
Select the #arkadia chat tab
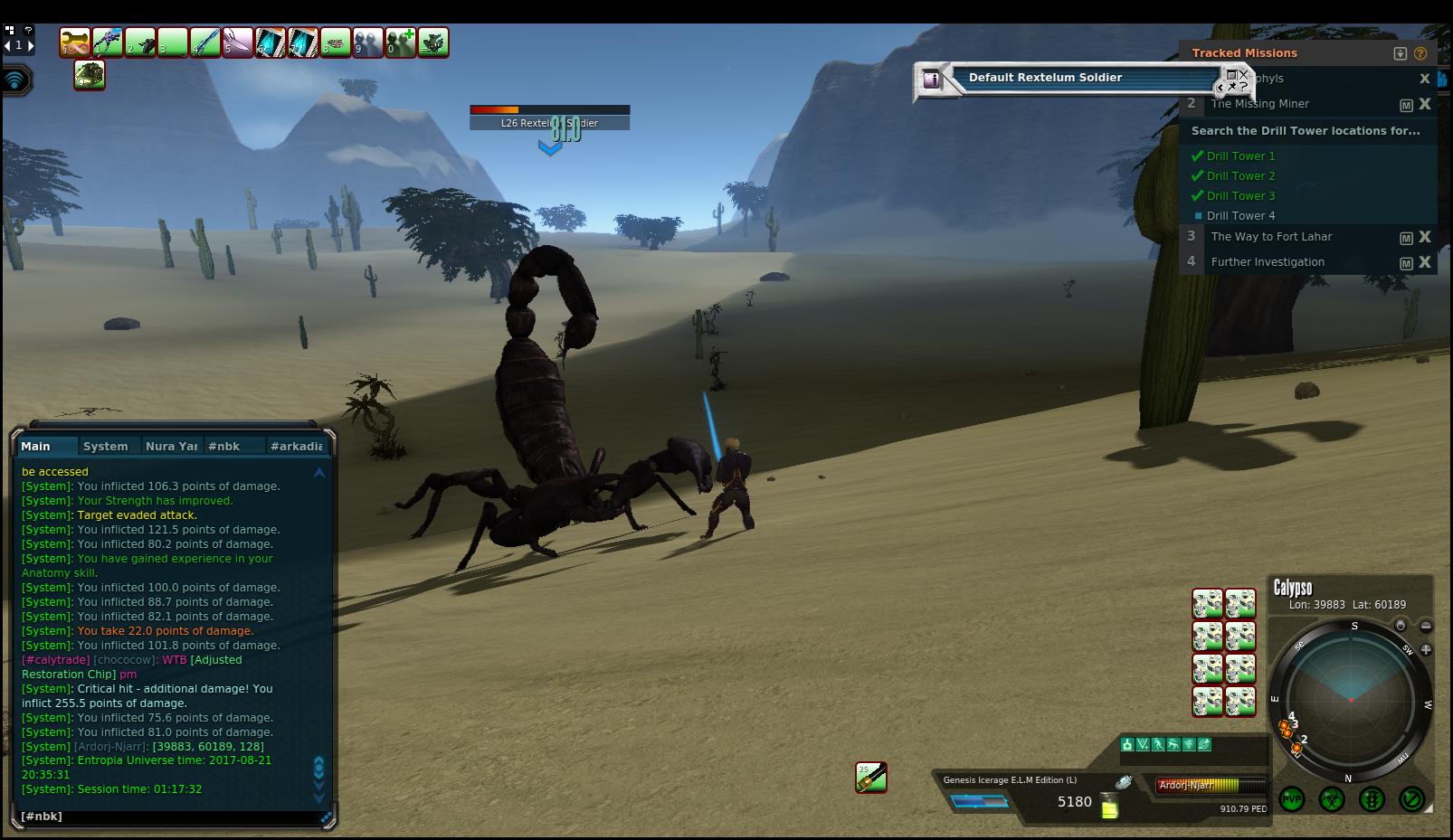[296, 446]
